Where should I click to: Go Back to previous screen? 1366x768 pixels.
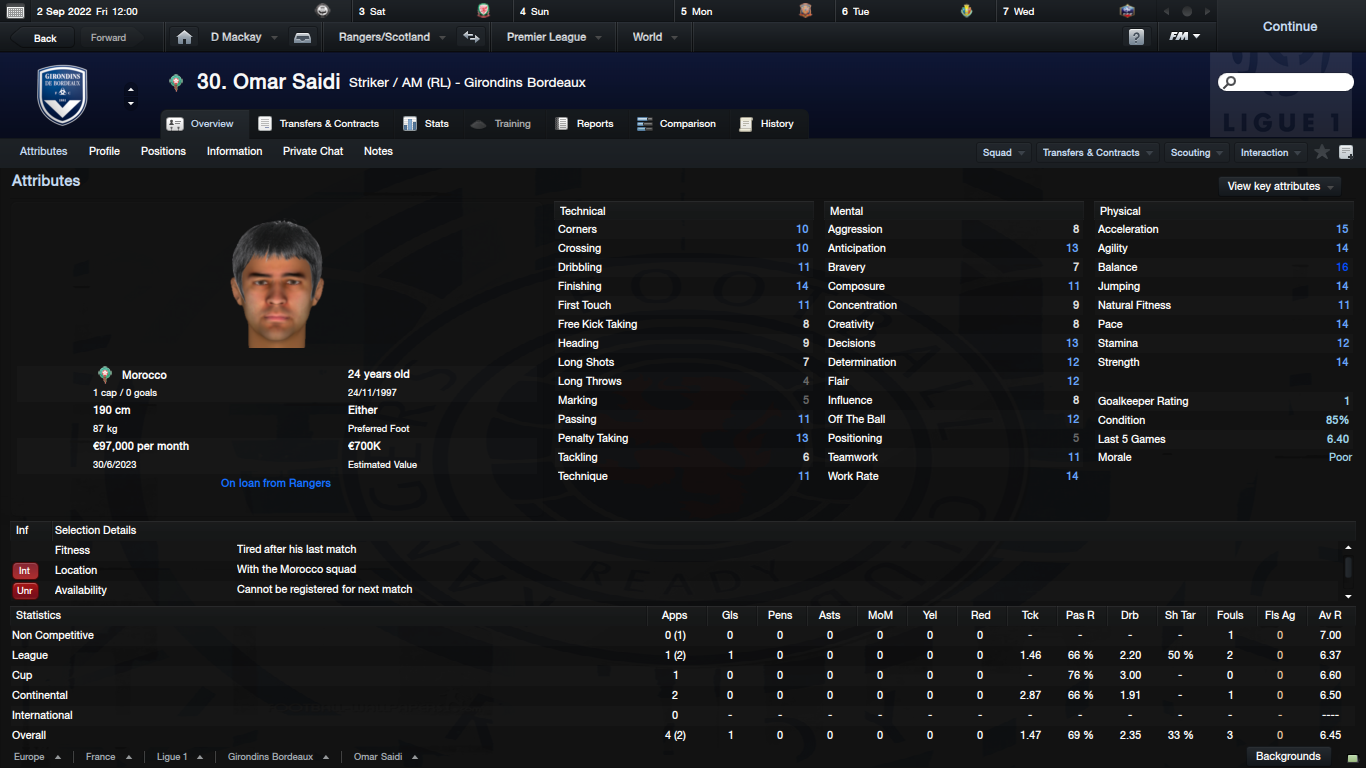pos(45,38)
